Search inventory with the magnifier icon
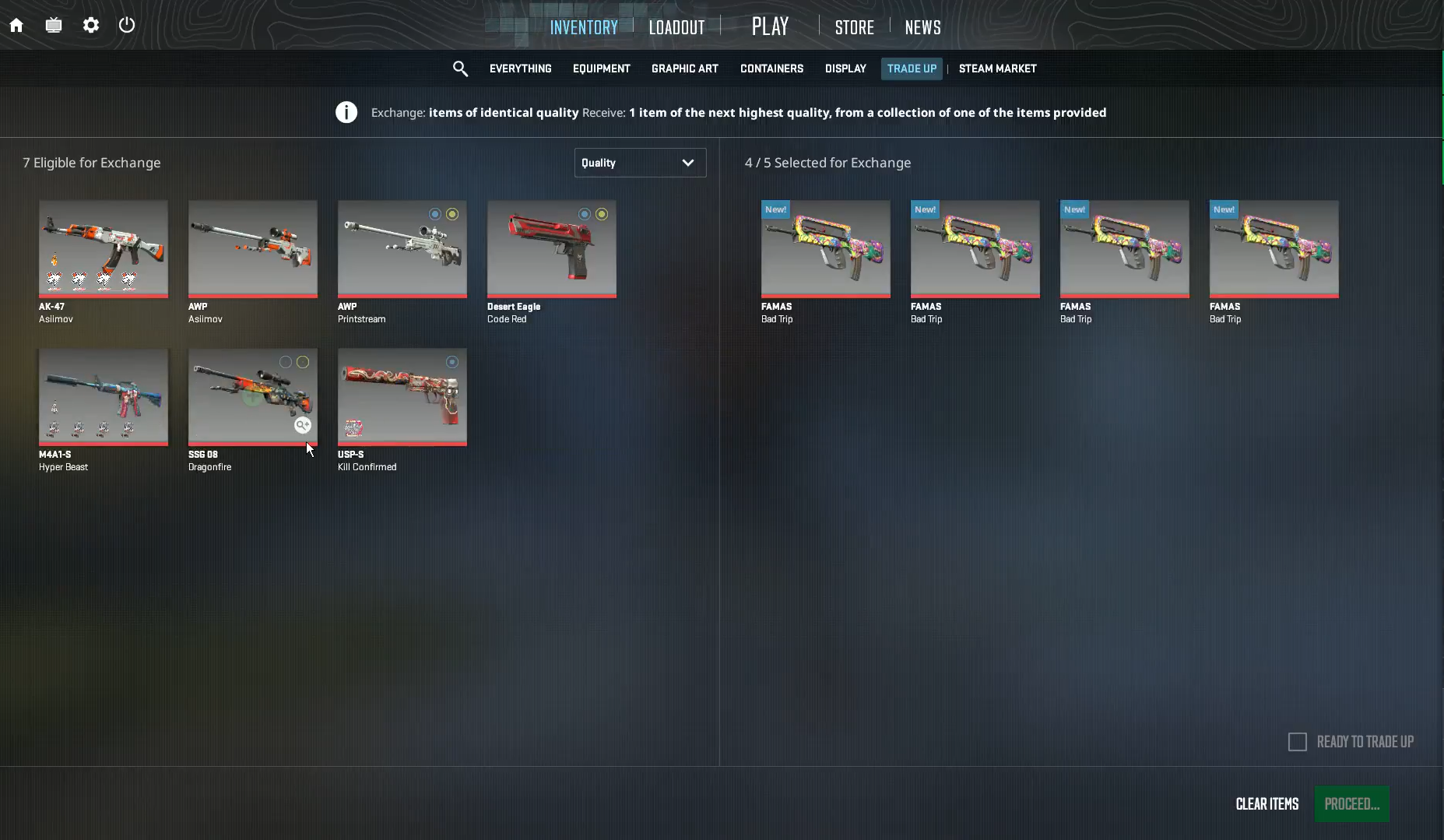The width and height of the screenshot is (1444, 840). point(460,69)
